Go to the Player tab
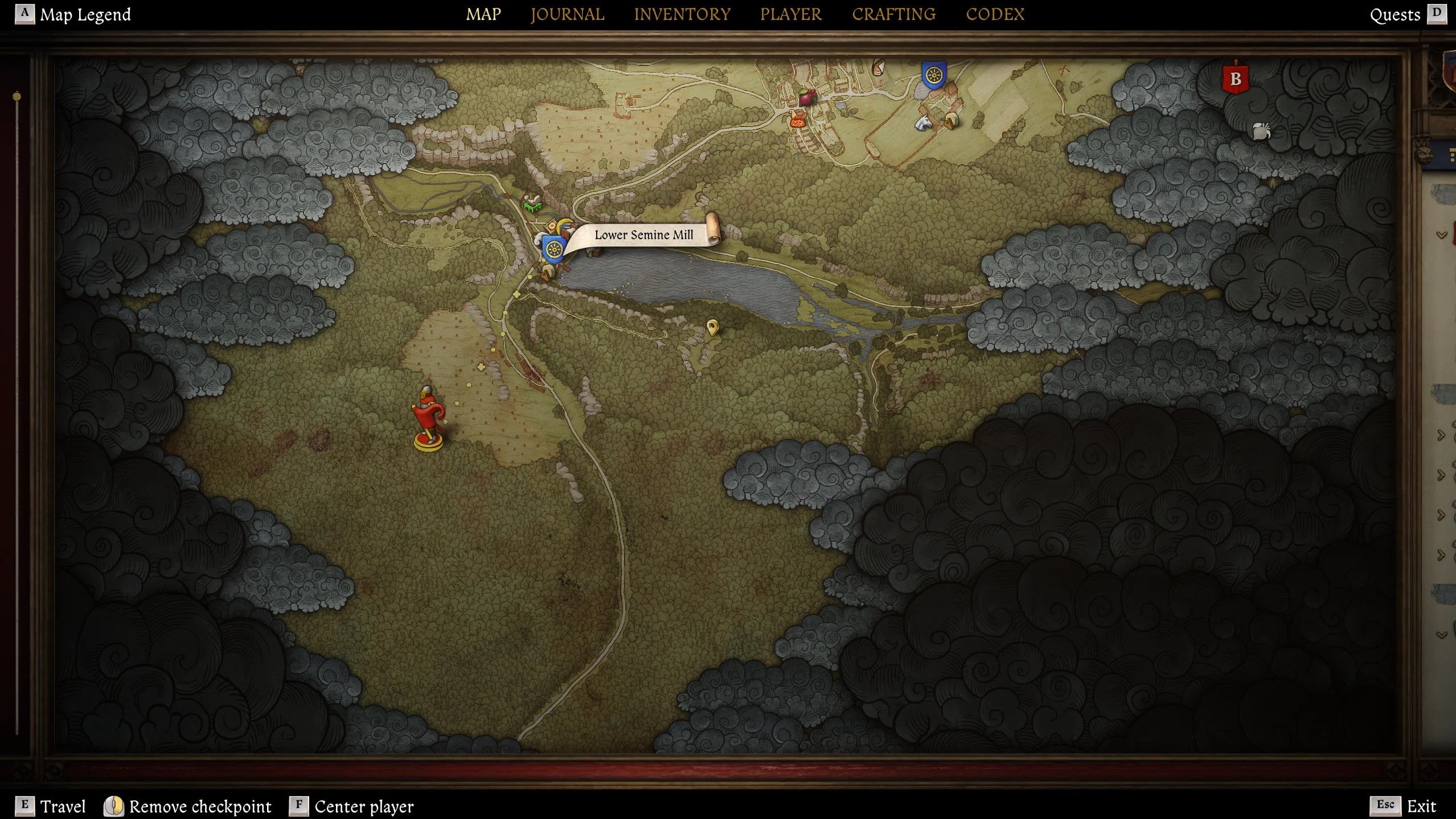The width and height of the screenshot is (1456, 819). click(791, 14)
